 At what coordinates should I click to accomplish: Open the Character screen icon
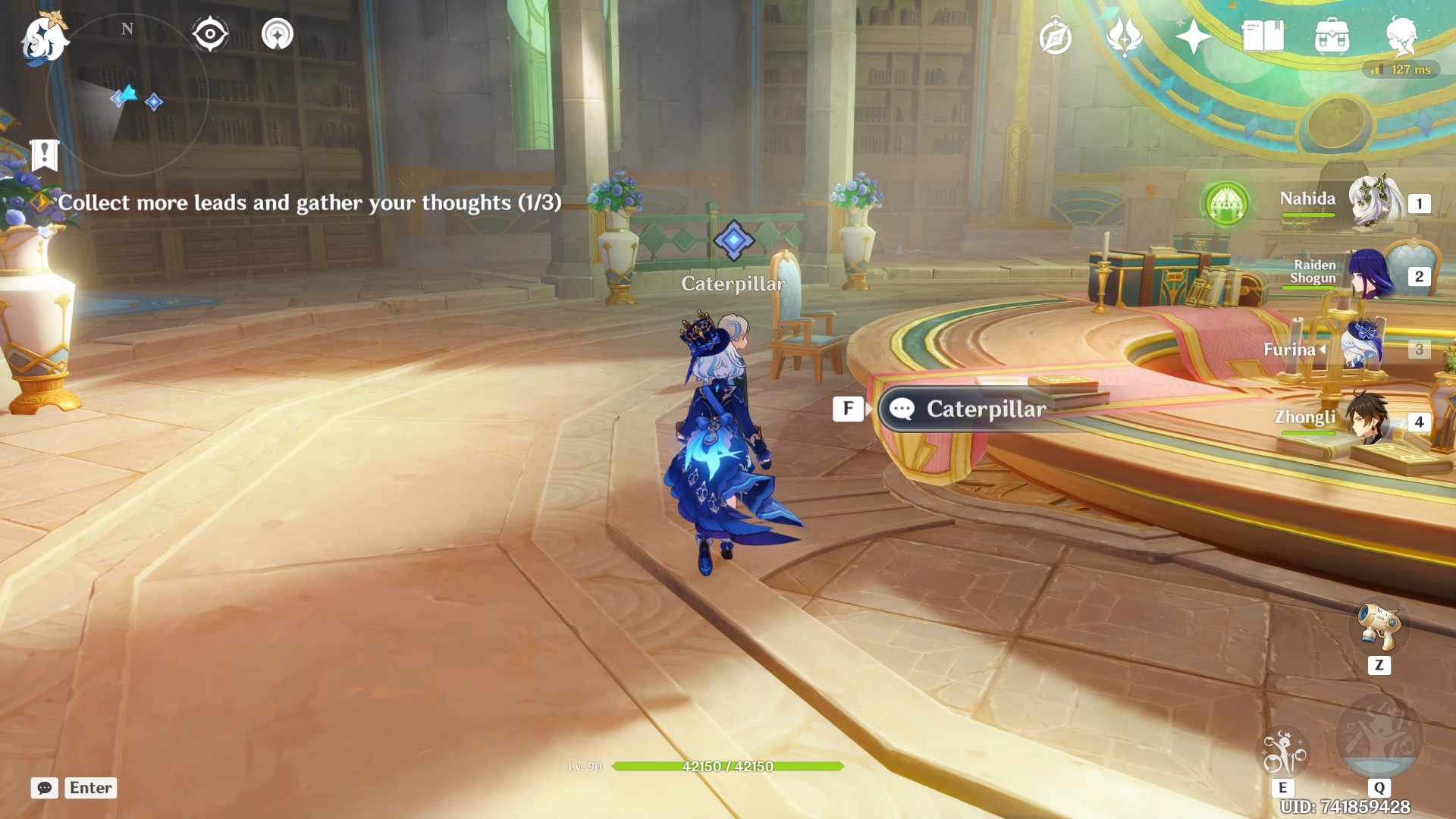coord(1401,36)
